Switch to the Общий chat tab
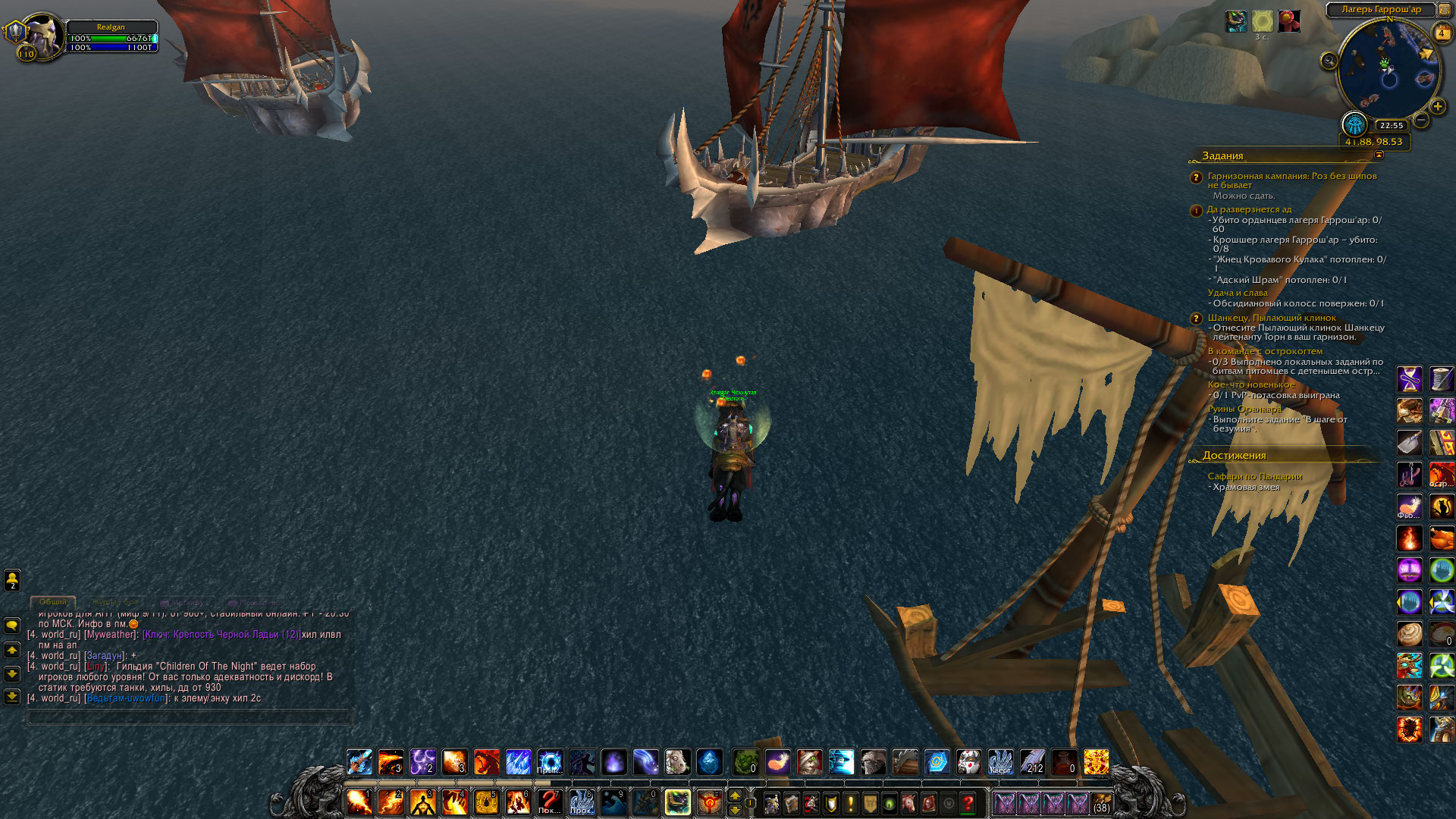The height and width of the screenshot is (819, 1456). point(53,602)
